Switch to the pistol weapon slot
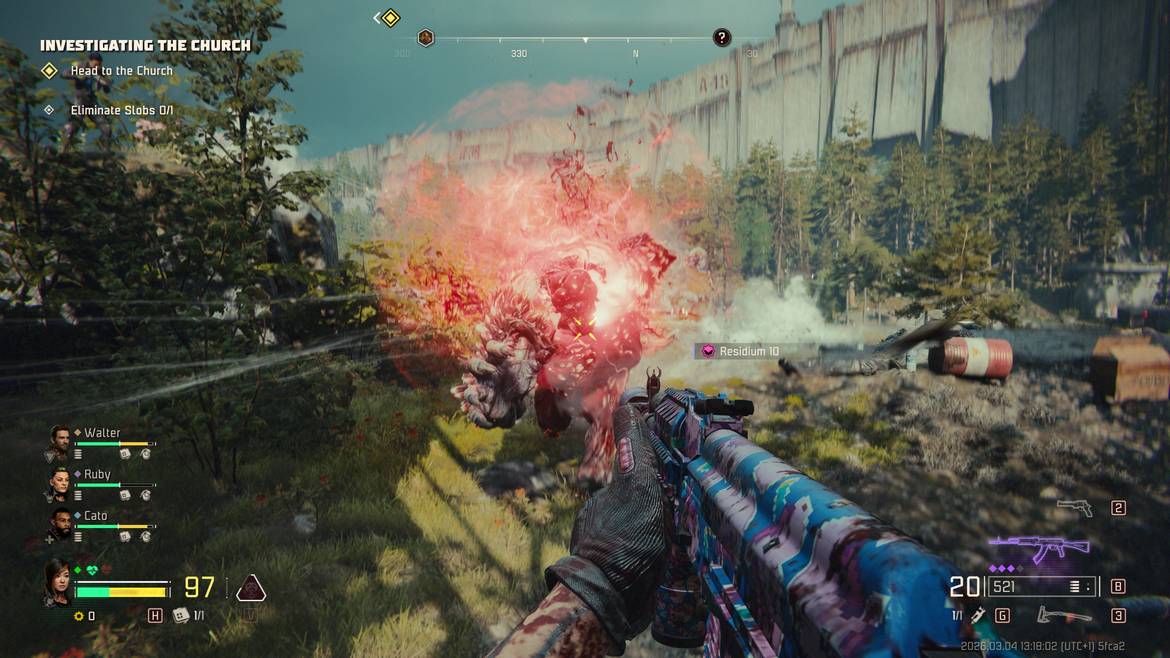The width and height of the screenshot is (1170, 658). (x=1075, y=508)
